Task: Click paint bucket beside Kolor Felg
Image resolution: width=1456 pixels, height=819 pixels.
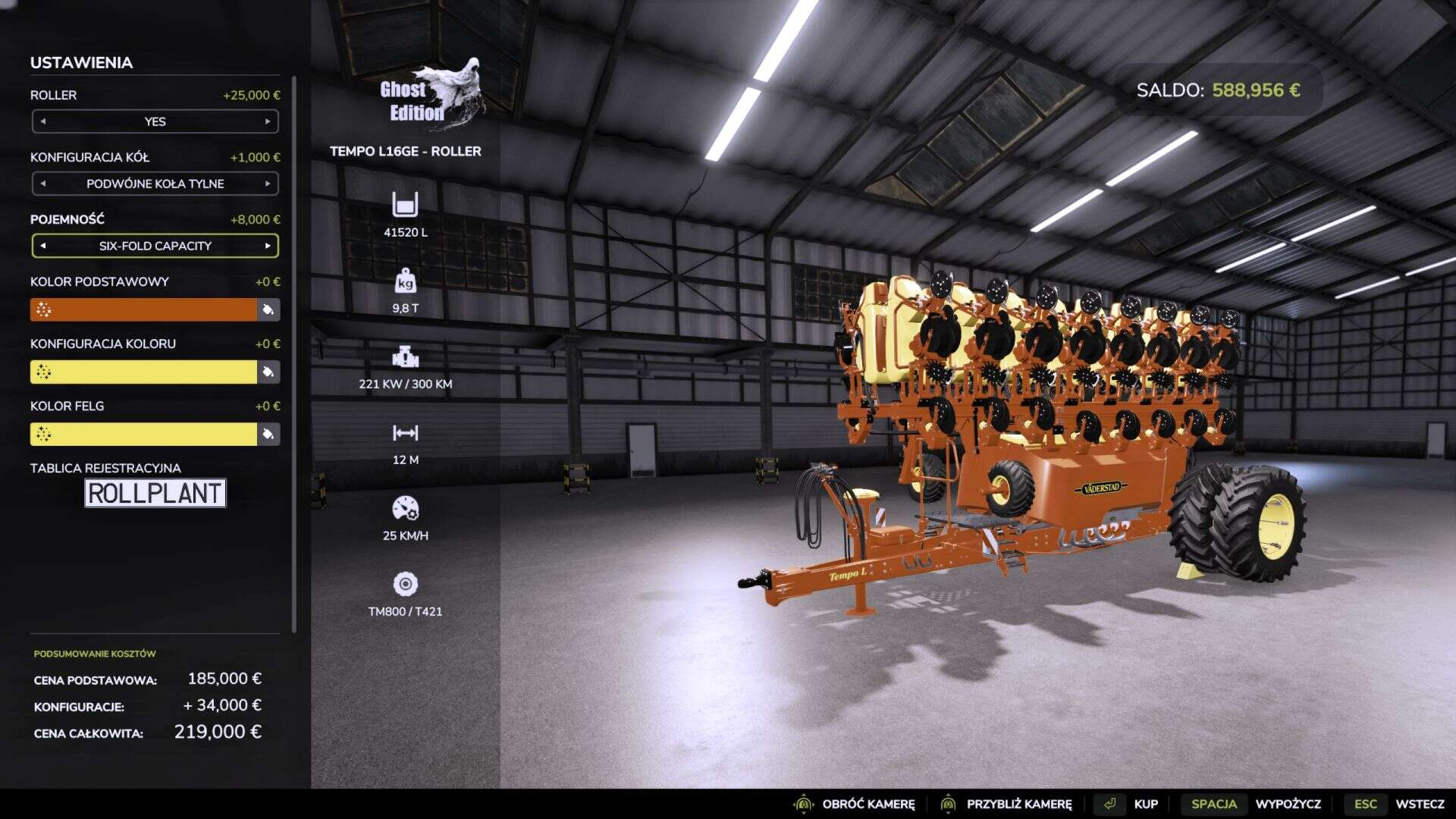Action: click(268, 434)
